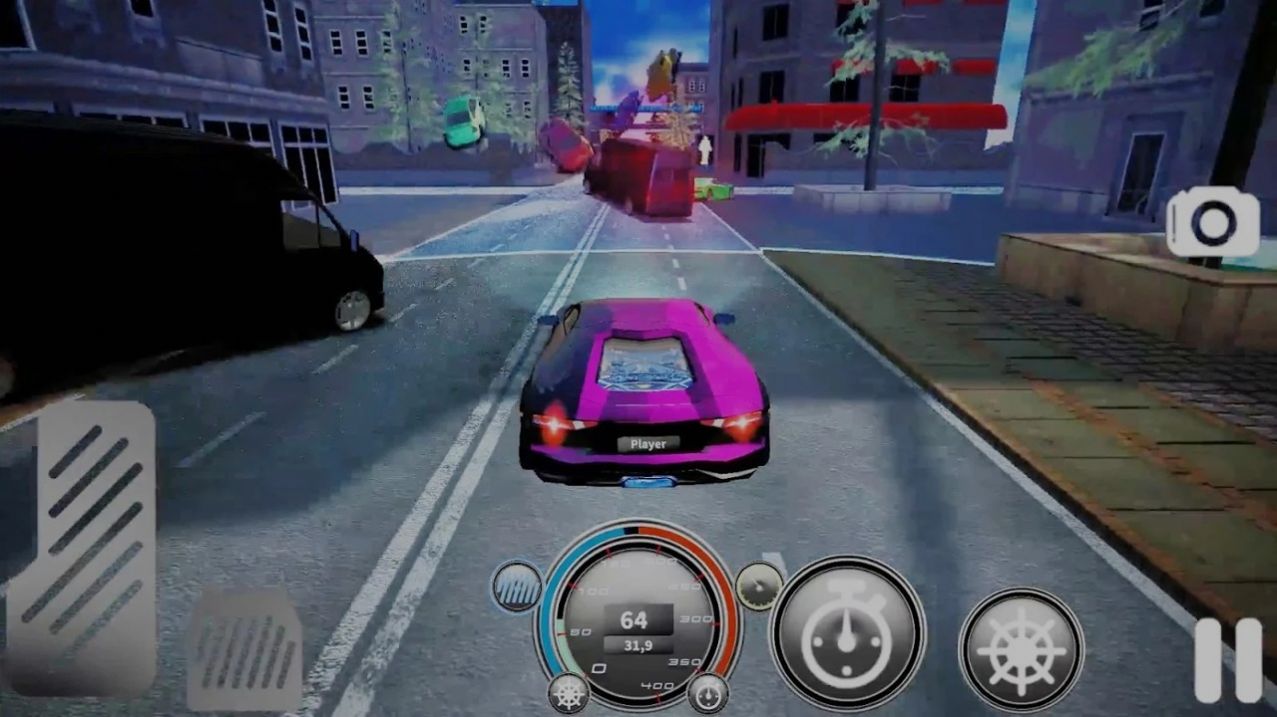Screen dimensions: 1277x717
Task: Switch camera view with the camera icon
Action: tap(1212, 224)
